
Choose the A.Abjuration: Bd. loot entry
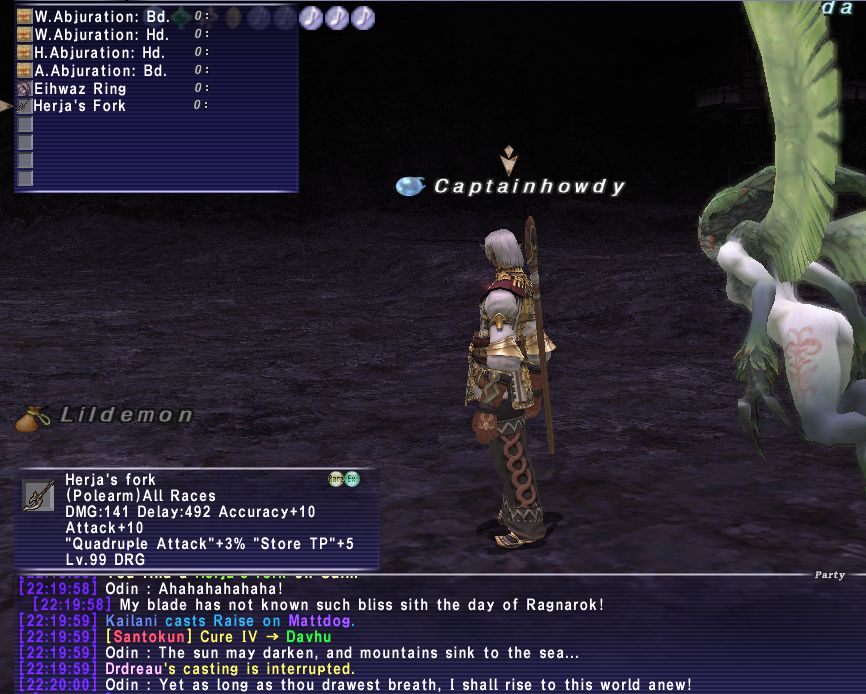pos(100,70)
